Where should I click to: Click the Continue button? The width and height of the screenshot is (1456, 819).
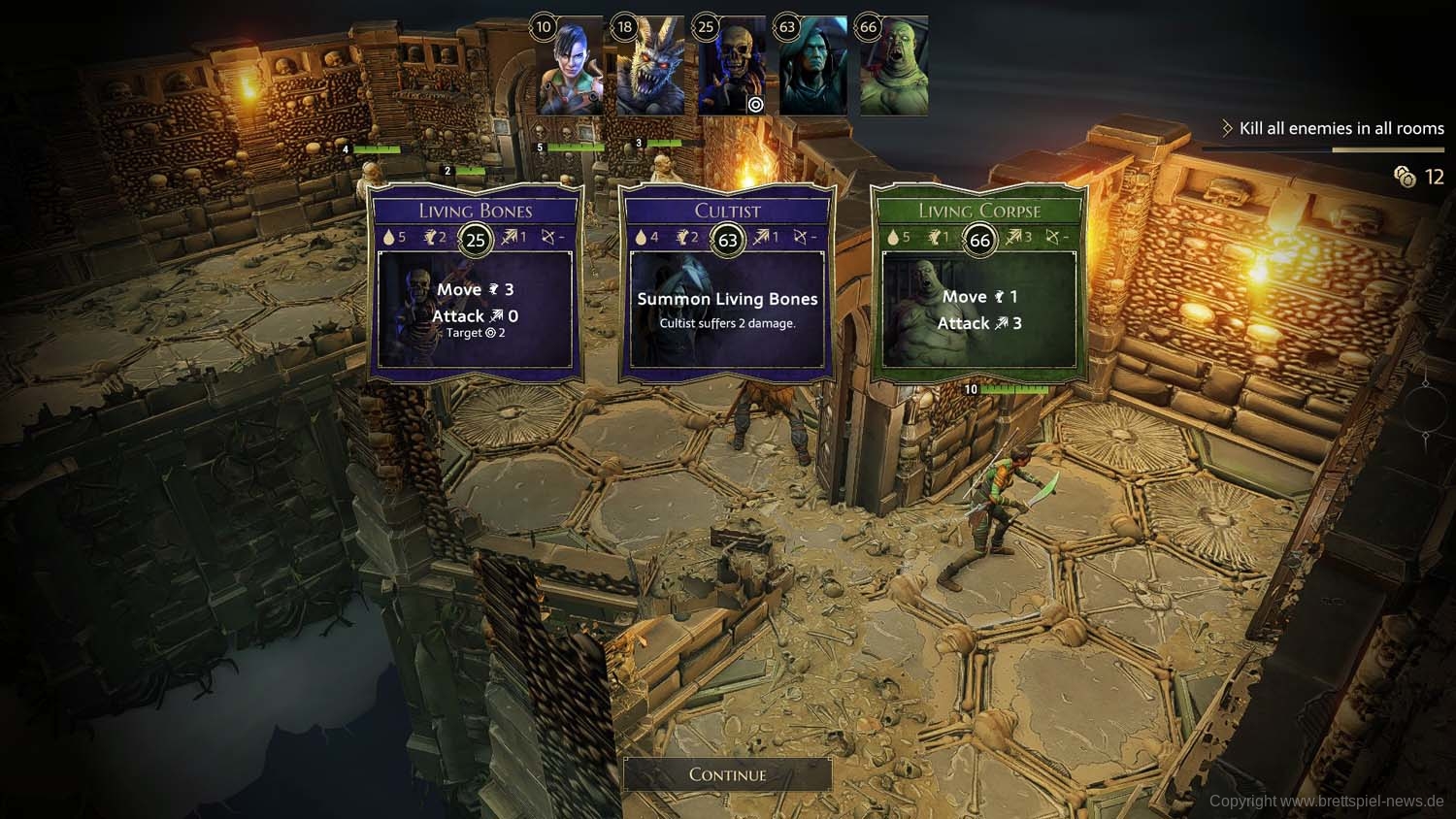coord(727,774)
